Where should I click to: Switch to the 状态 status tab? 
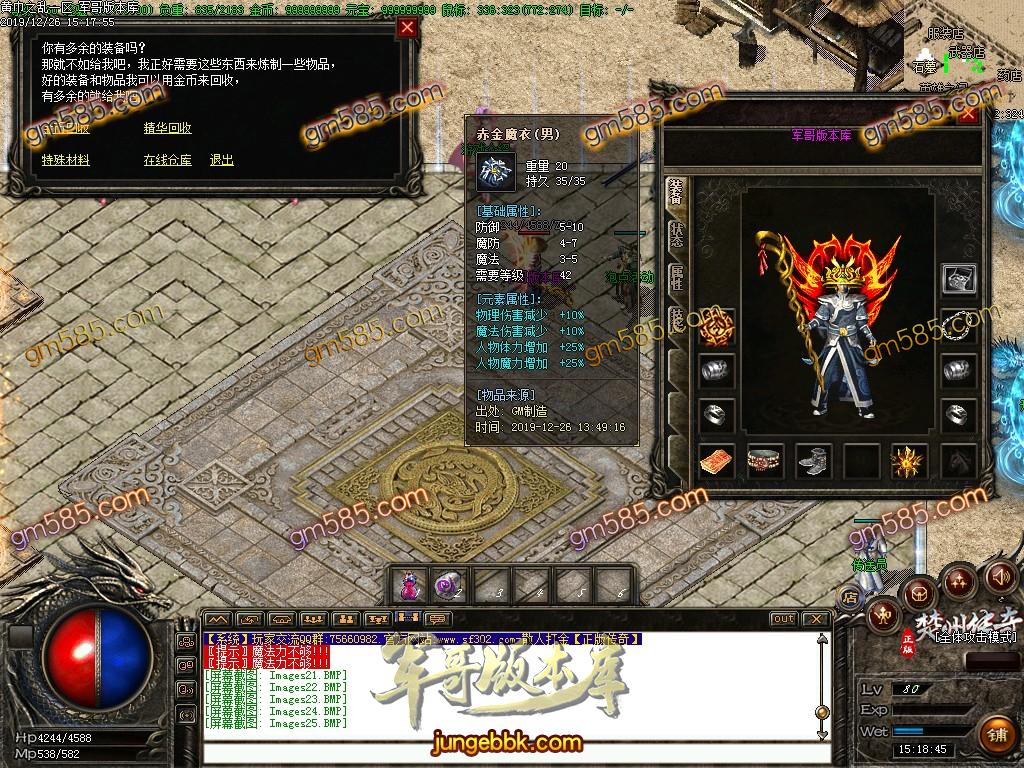coord(676,237)
